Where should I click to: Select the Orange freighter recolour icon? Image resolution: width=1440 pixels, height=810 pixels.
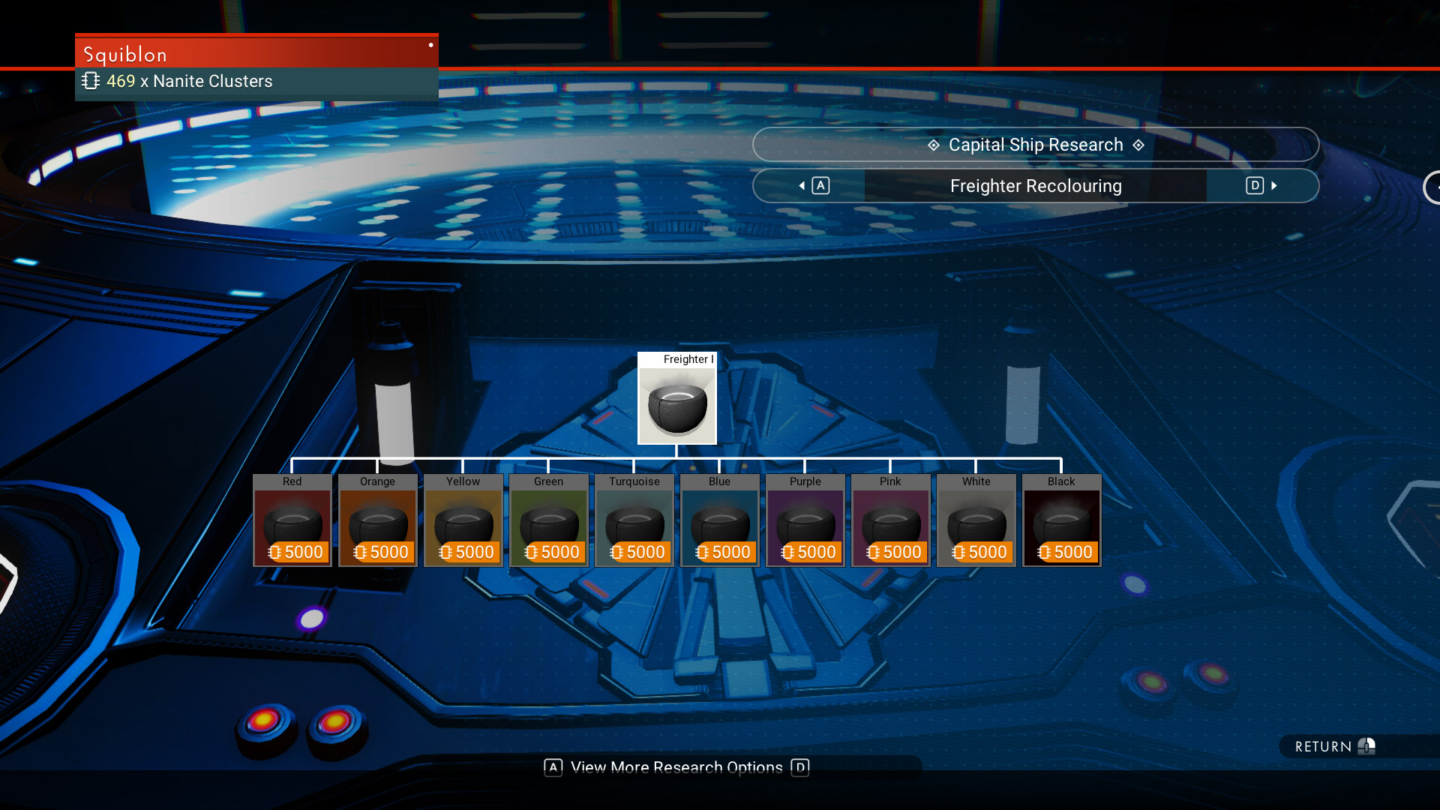[377, 518]
